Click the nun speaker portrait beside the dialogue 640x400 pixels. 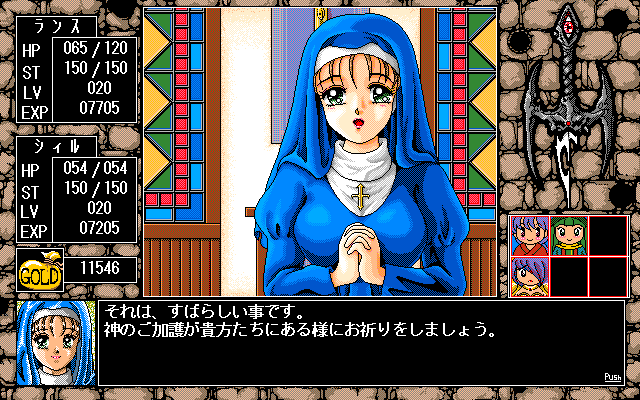[x=56, y=342]
